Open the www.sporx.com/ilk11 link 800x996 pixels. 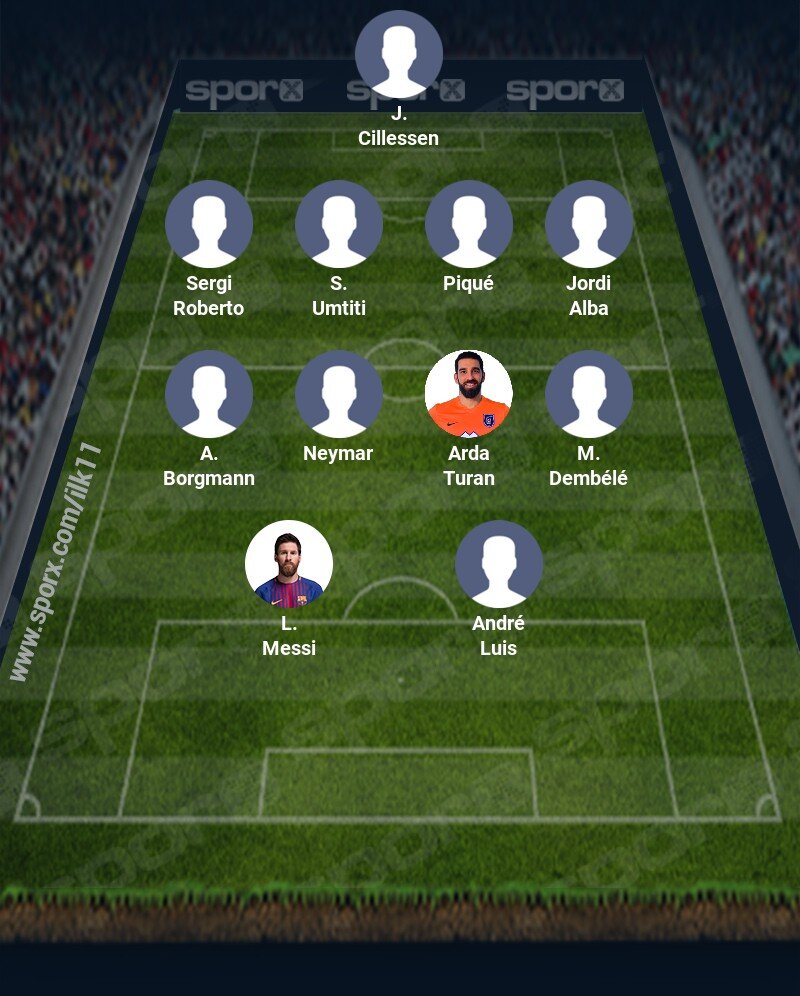[57, 561]
